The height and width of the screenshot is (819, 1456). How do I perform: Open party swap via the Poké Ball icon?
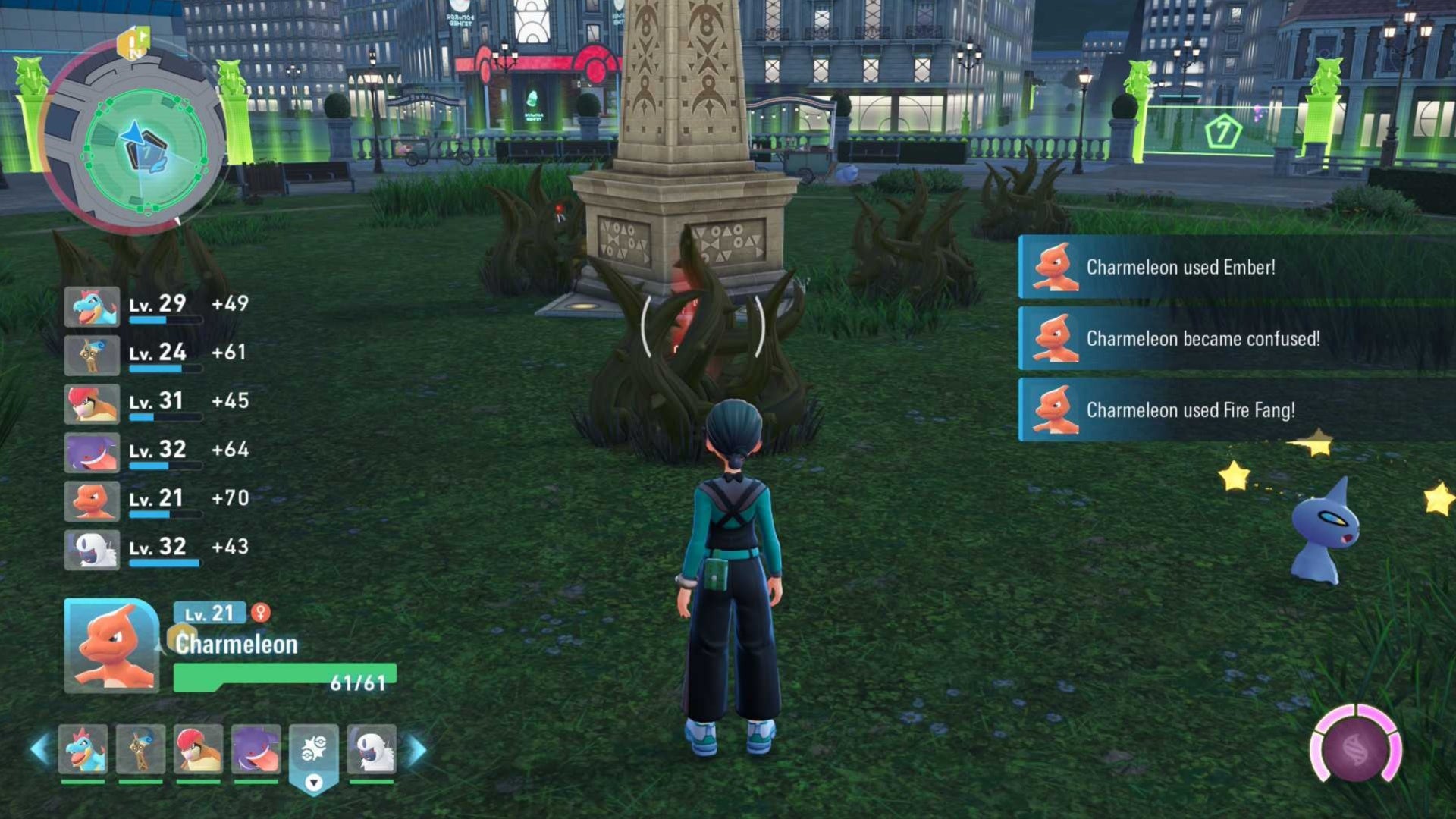point(312,747)
